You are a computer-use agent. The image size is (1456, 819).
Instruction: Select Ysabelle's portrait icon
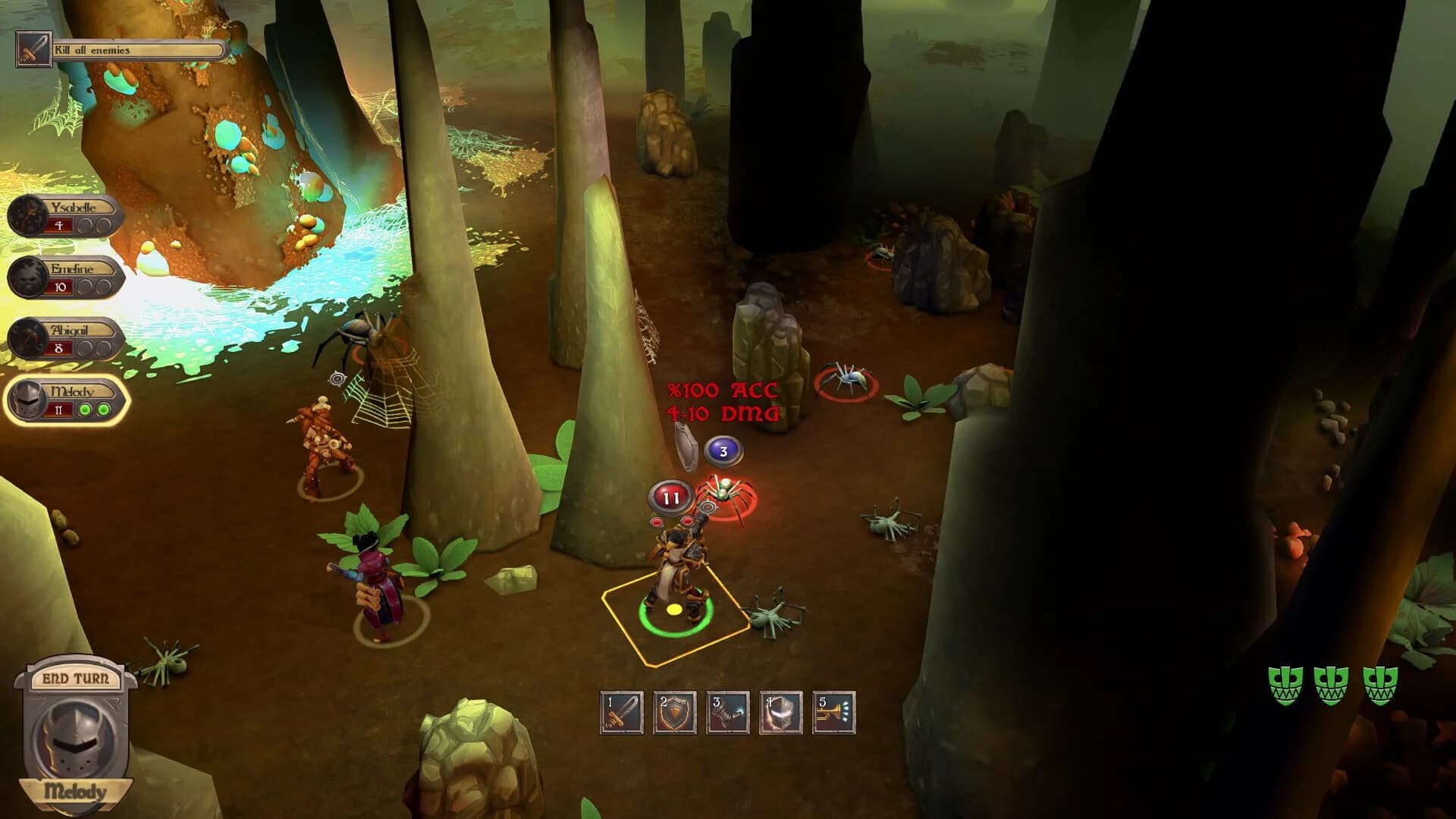coord(27,218)
